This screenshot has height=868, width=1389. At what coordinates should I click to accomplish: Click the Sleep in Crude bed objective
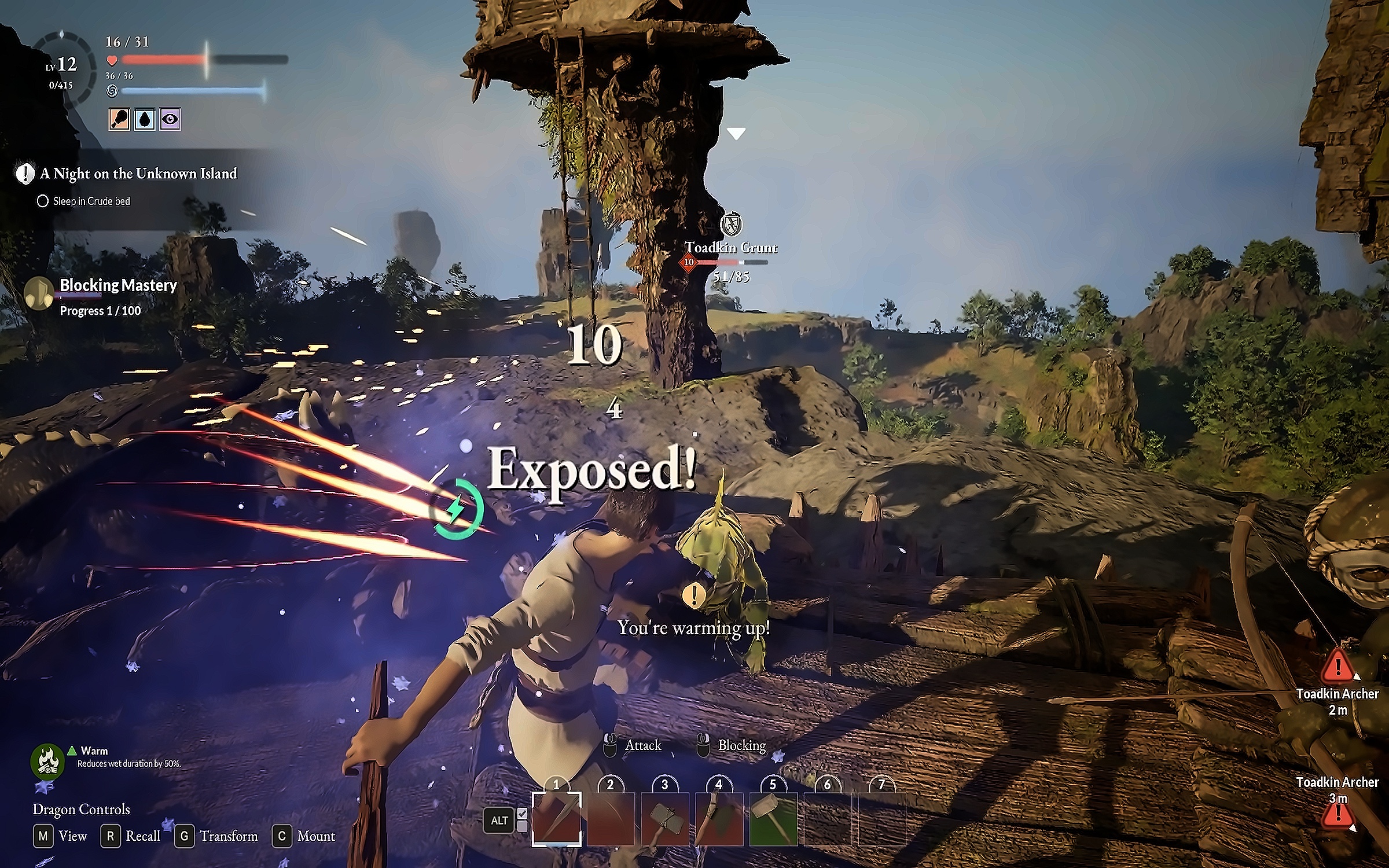click(x=91, y=201)
